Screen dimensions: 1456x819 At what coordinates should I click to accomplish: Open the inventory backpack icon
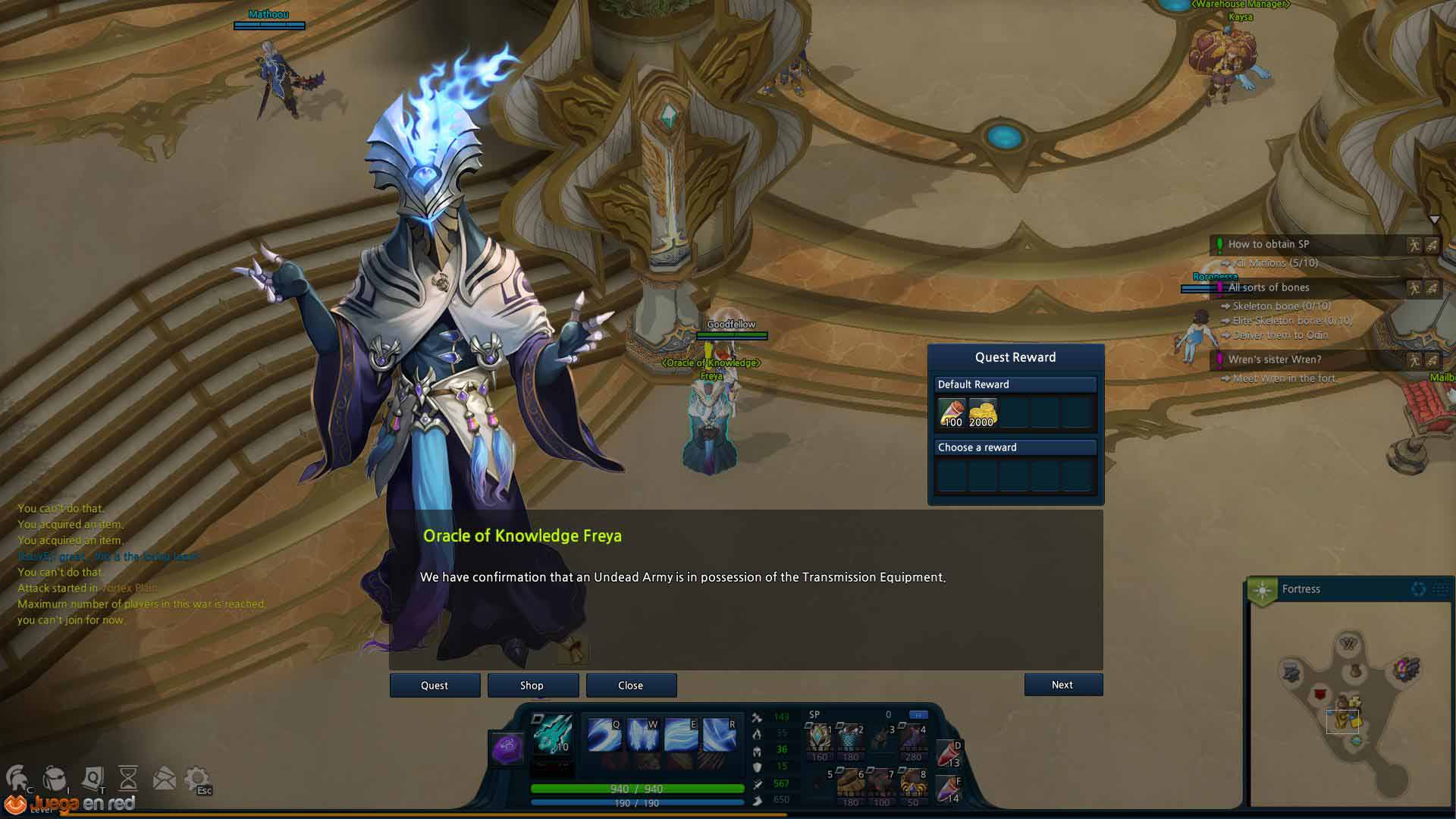pyautogui.click(x=55, y=778)
